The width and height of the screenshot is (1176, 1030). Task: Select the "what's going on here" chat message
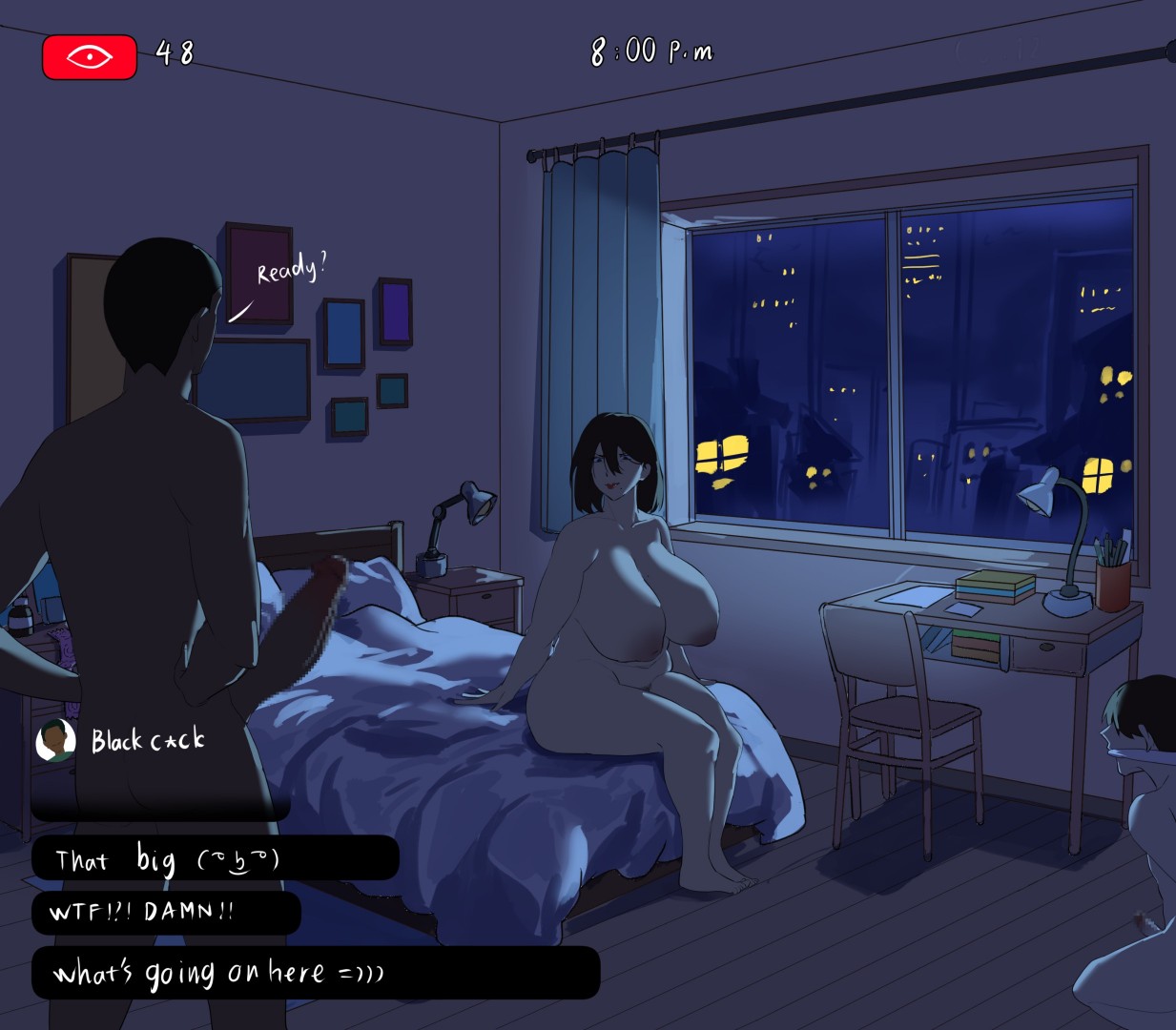click(315, 973)
